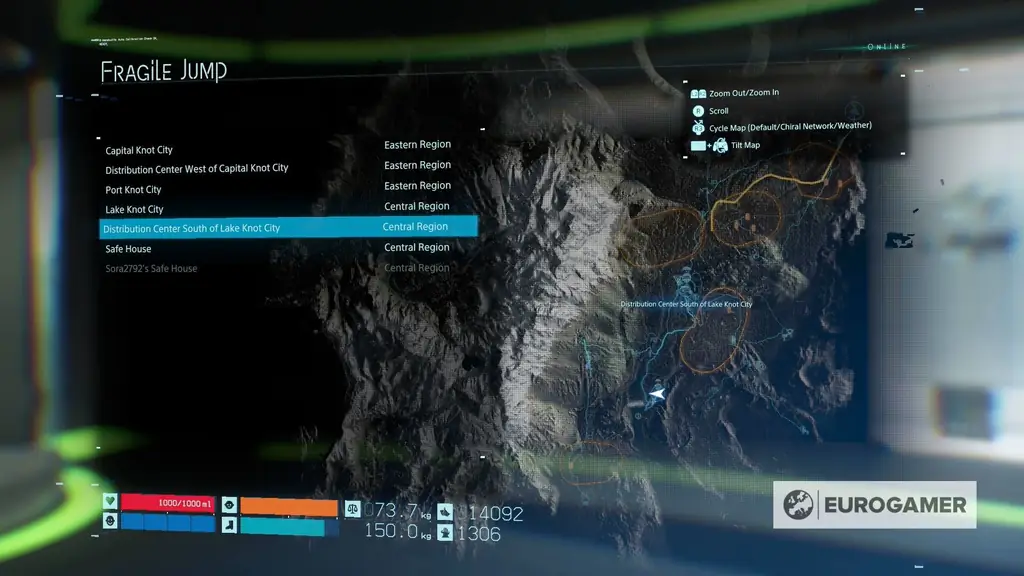1024x576 pixels.
Task: Select Capital Knot City destination
Action: (139, 150)
